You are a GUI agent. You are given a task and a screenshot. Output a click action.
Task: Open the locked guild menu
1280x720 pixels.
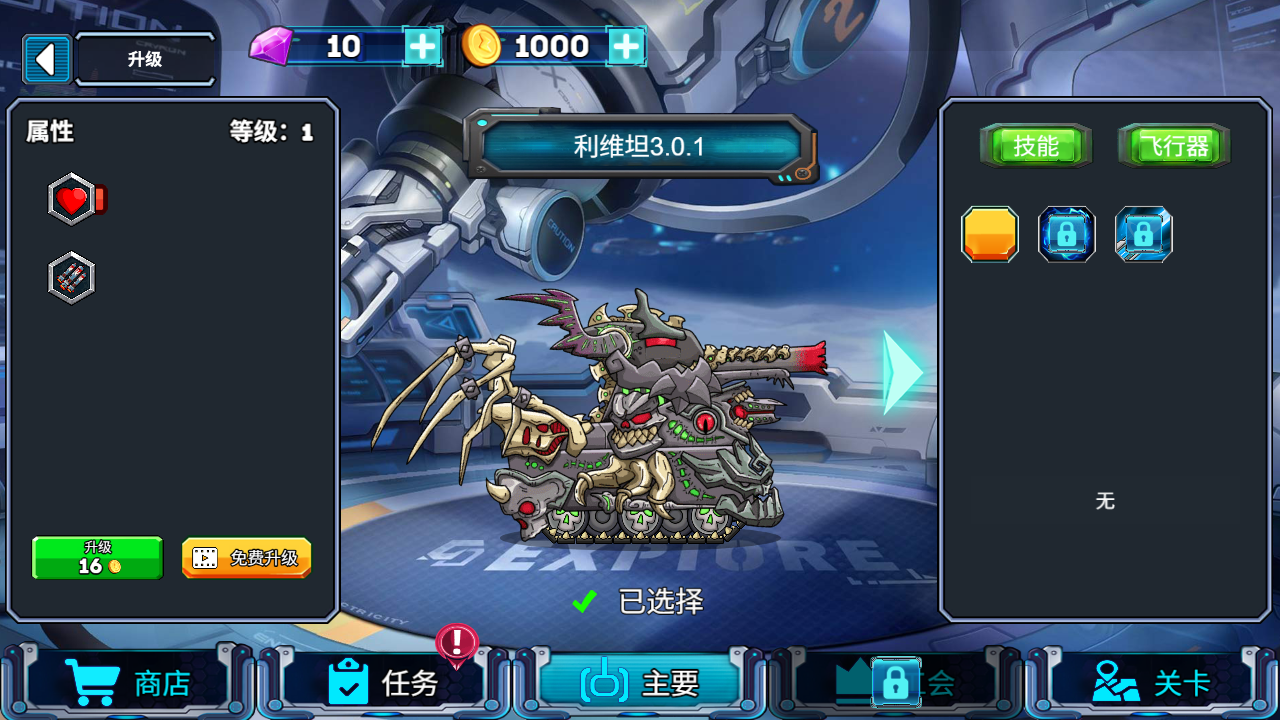[x=895, y=683]
